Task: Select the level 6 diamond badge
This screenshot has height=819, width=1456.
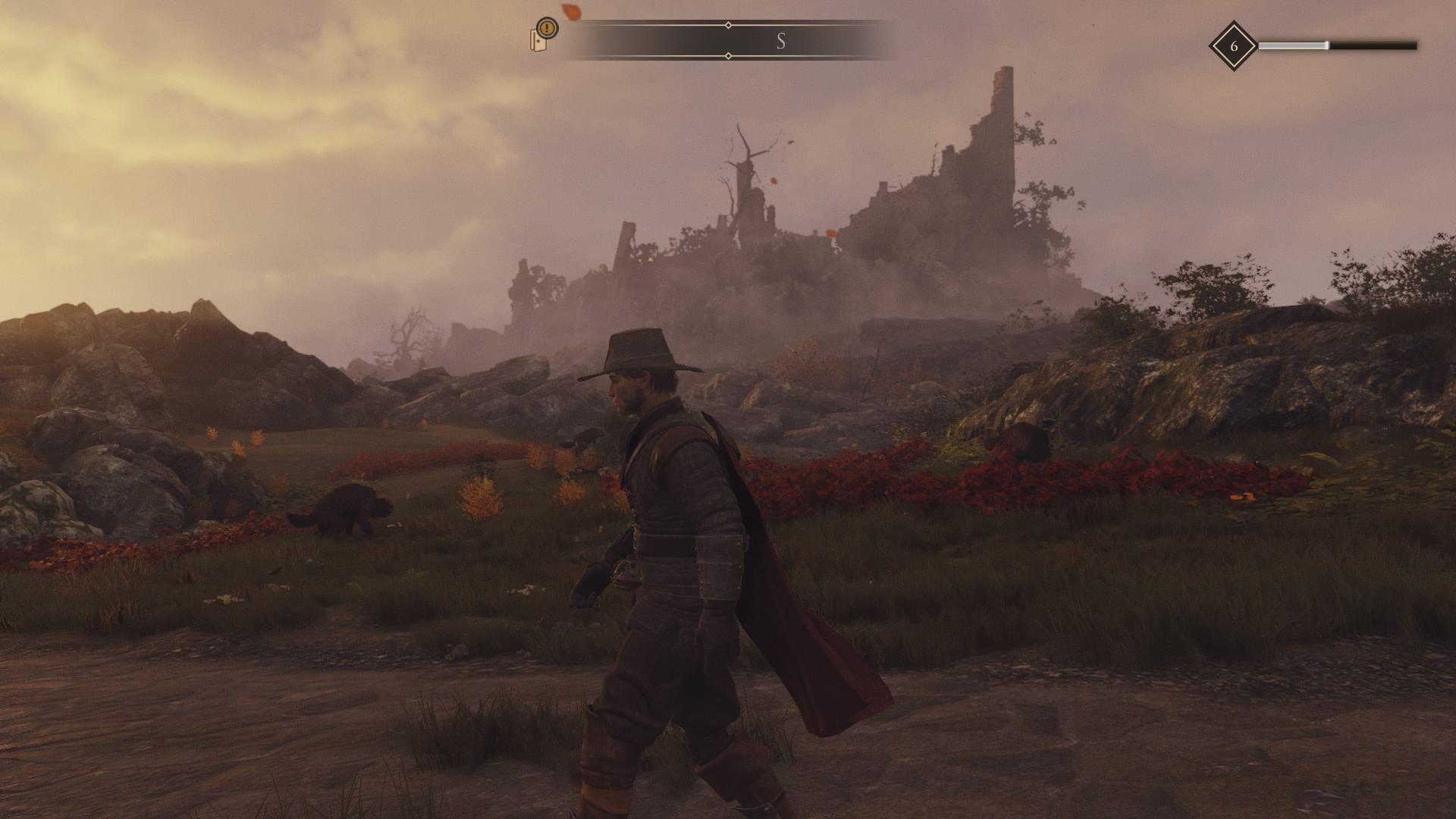Action: click(1233, 46)
